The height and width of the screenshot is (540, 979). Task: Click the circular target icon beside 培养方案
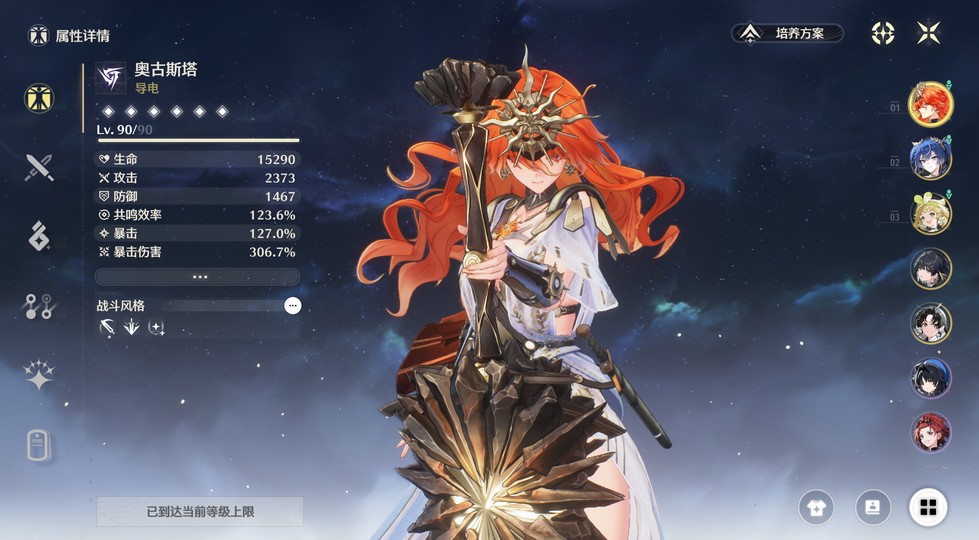tap(883, 33)
